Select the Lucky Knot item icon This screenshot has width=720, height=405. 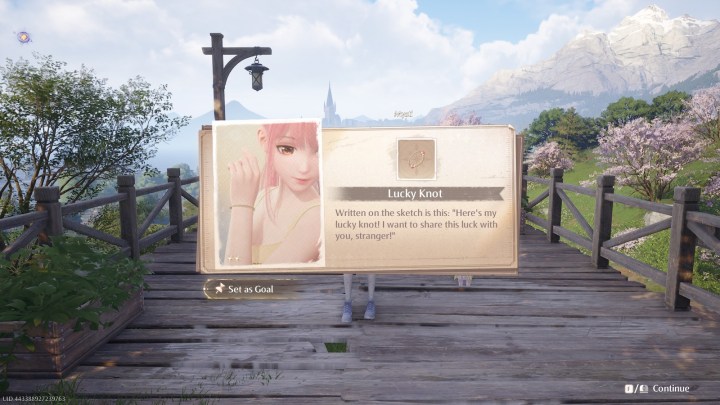tap(416, 158)
